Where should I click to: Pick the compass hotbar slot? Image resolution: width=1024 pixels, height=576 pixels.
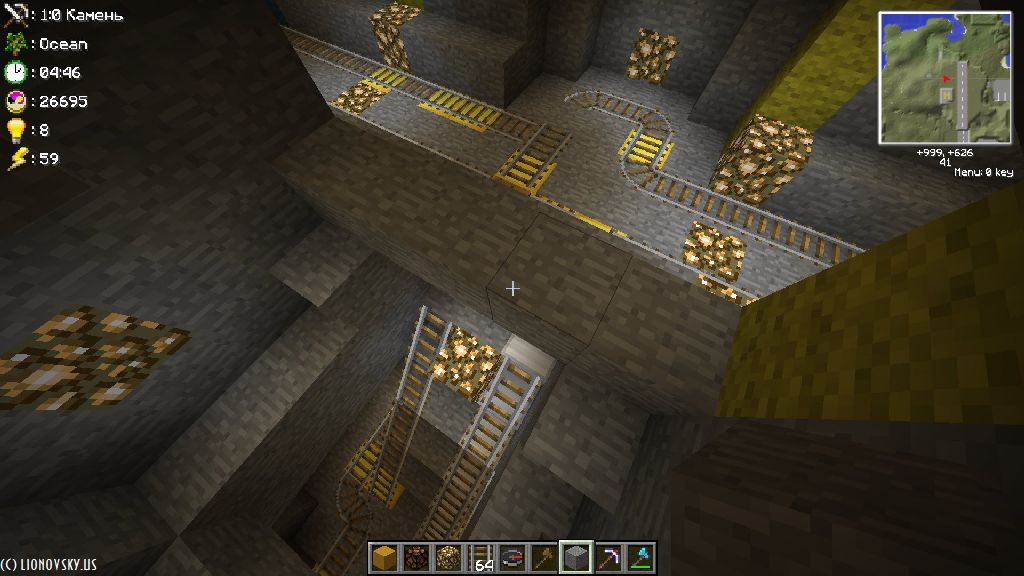[512, 557]
